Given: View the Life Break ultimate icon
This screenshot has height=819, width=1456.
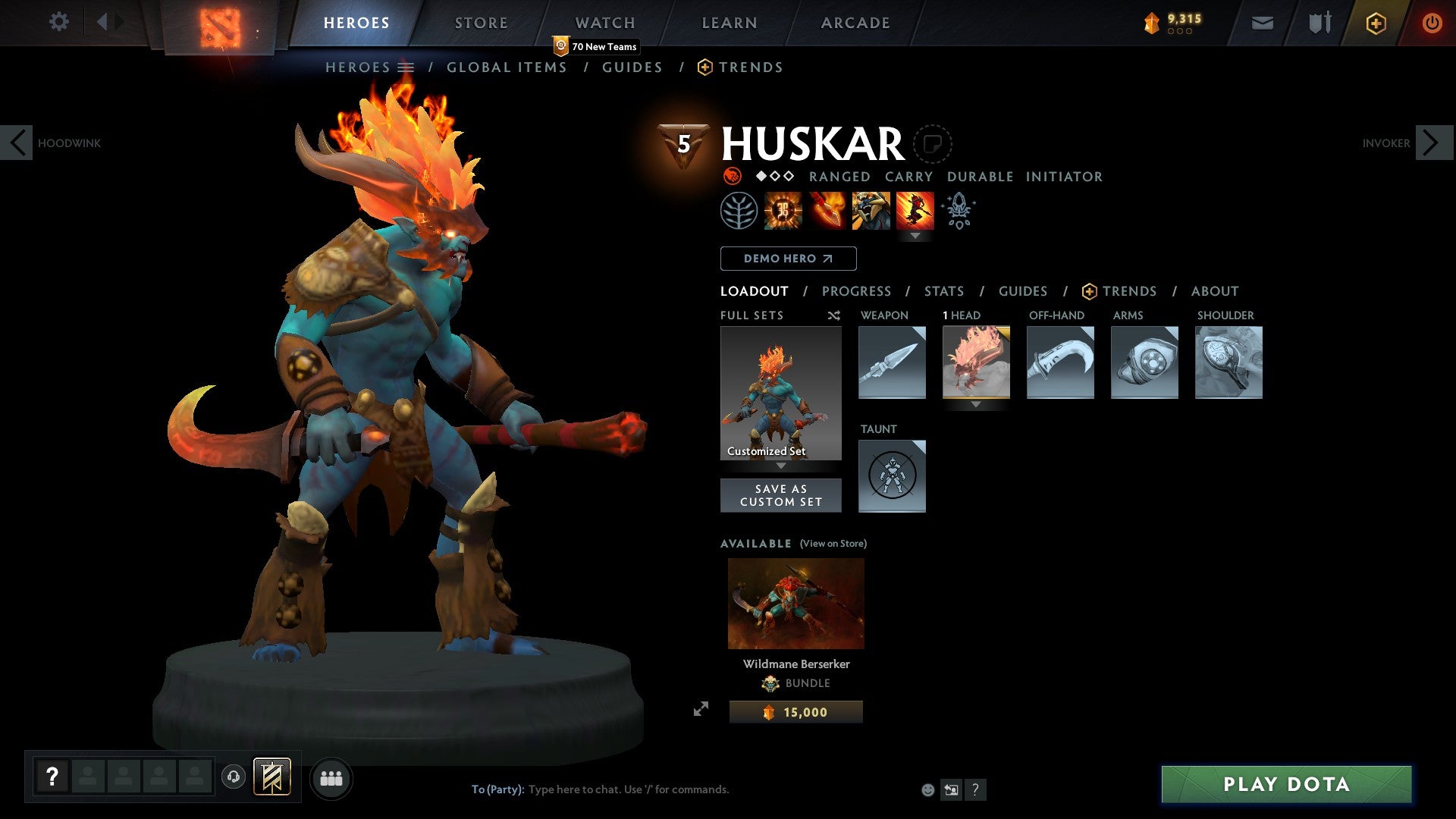Looking at the screenshot, I should 916,211.
